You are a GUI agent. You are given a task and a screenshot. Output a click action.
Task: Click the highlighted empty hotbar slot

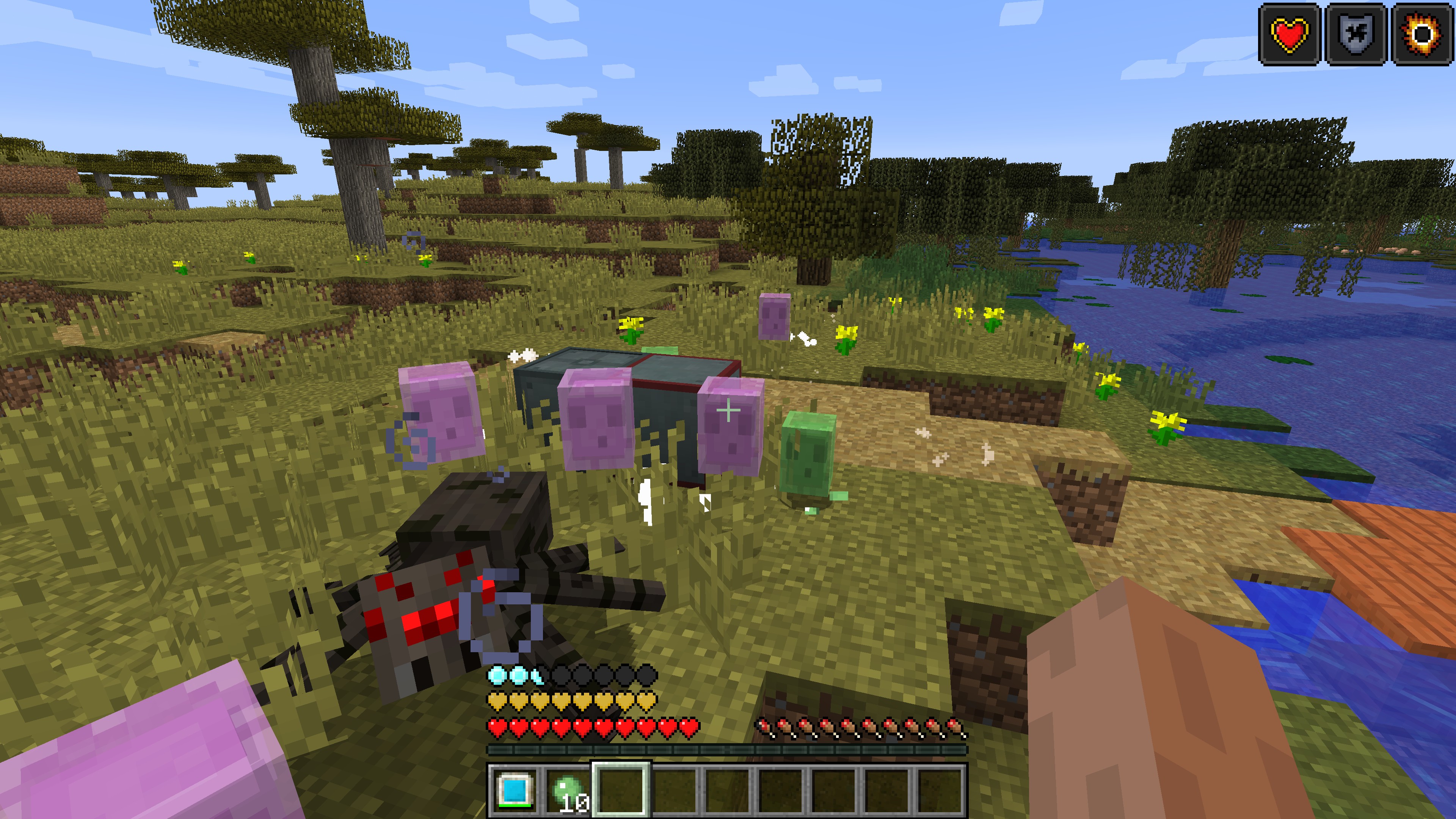tap(621, 789)
